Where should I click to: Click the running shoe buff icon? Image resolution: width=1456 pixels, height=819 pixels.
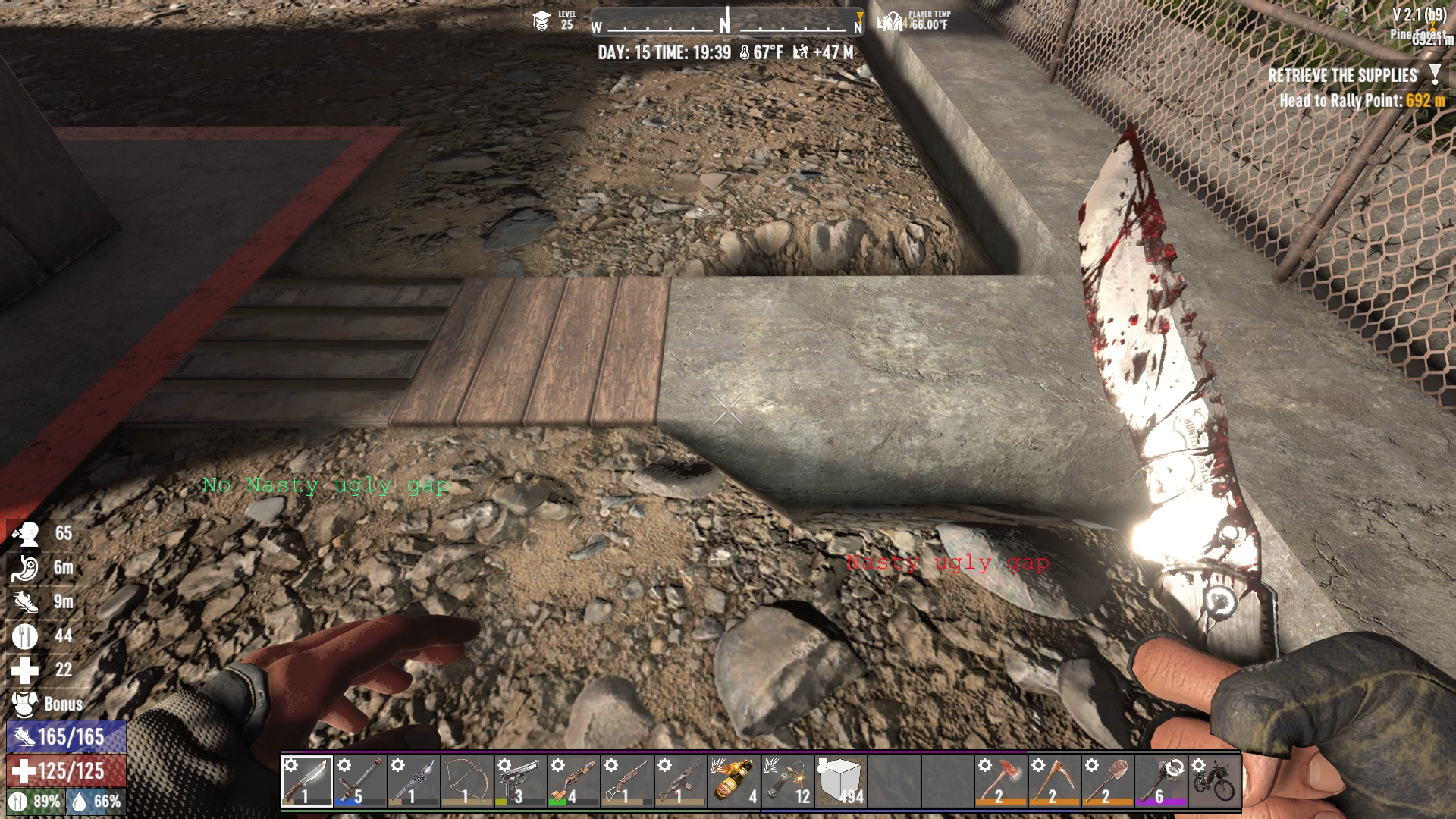coord(25,601)
